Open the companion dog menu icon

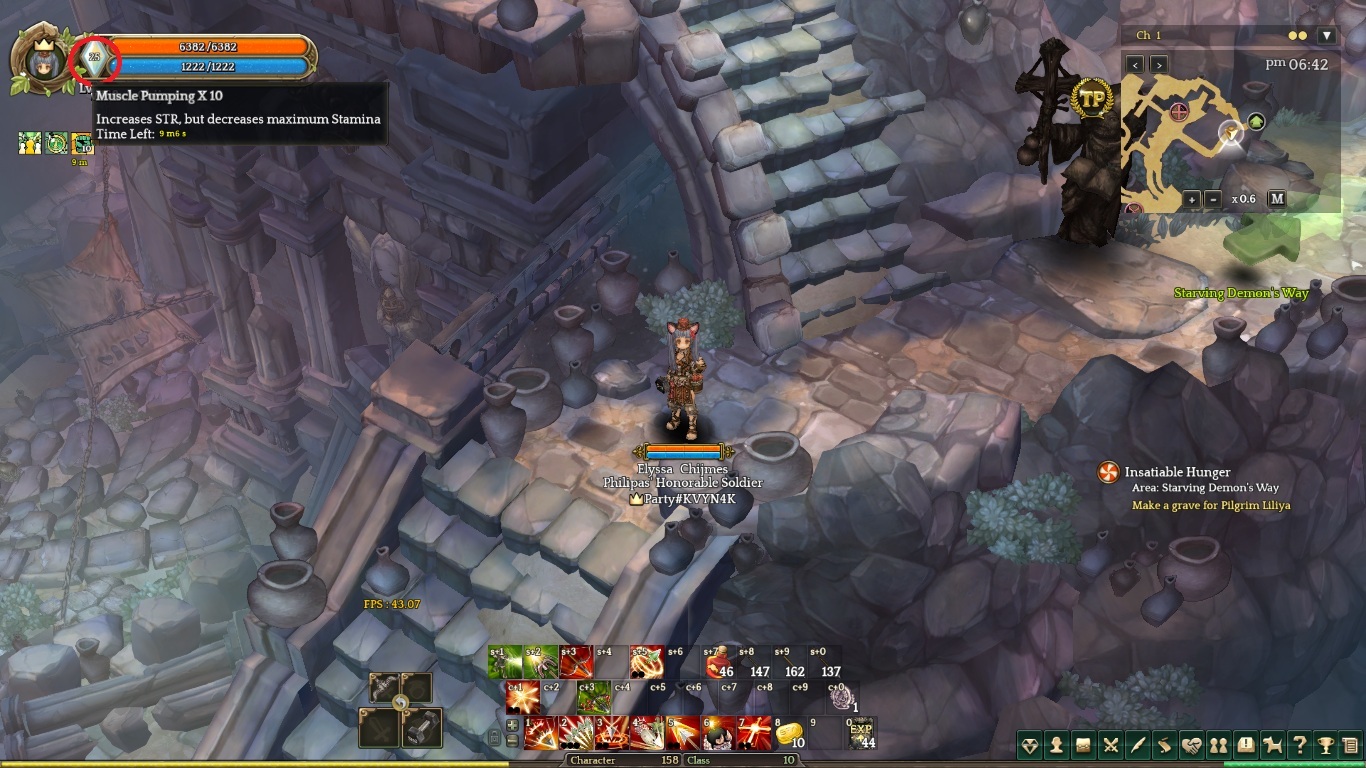click(x=1272, y=745)
